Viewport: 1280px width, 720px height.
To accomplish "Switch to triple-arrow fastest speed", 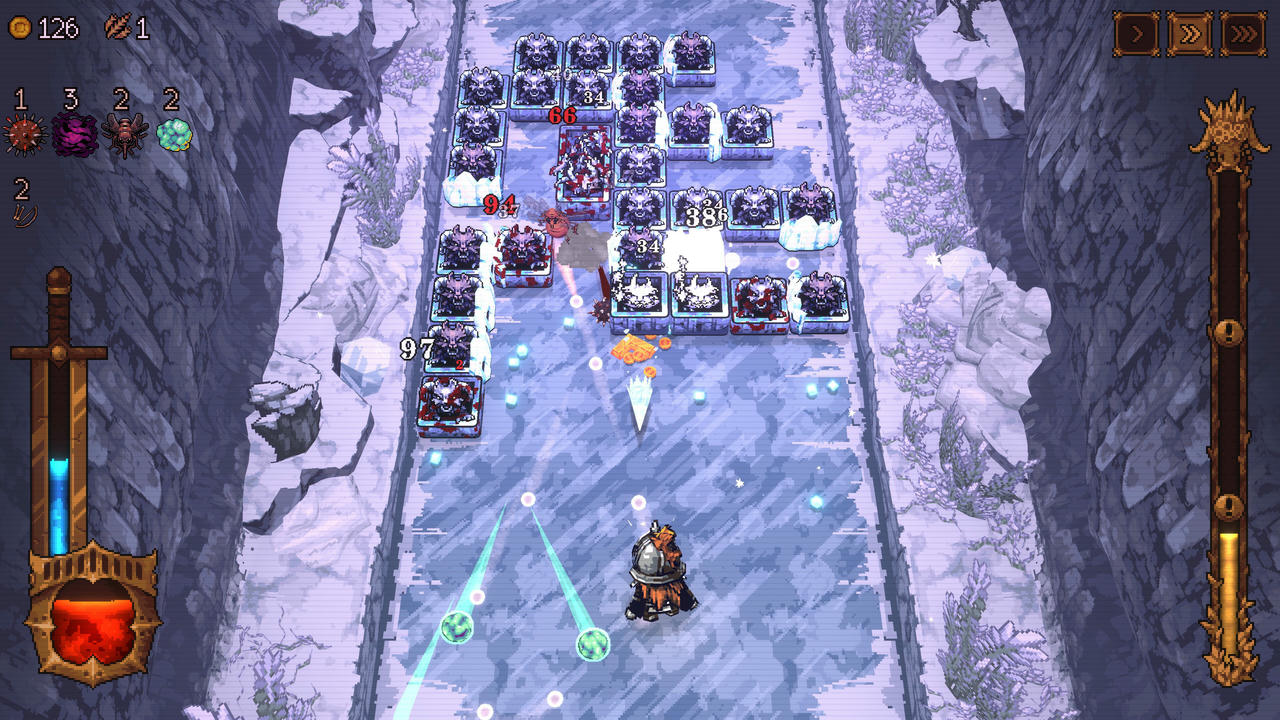I will [x=1243, y=32].
